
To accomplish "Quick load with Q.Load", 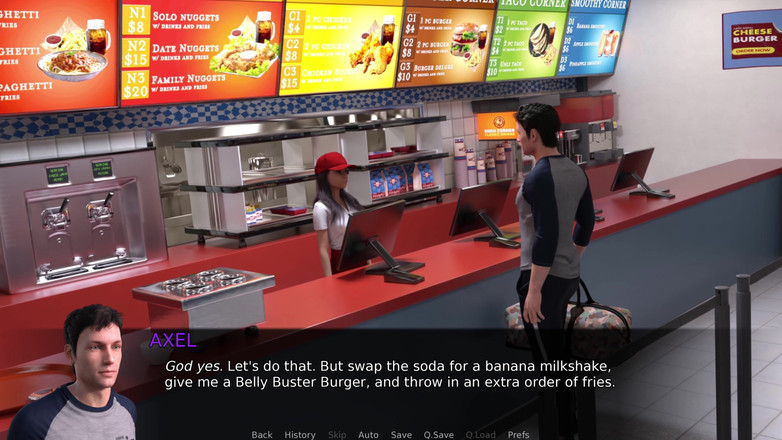I will click(480, 435).
